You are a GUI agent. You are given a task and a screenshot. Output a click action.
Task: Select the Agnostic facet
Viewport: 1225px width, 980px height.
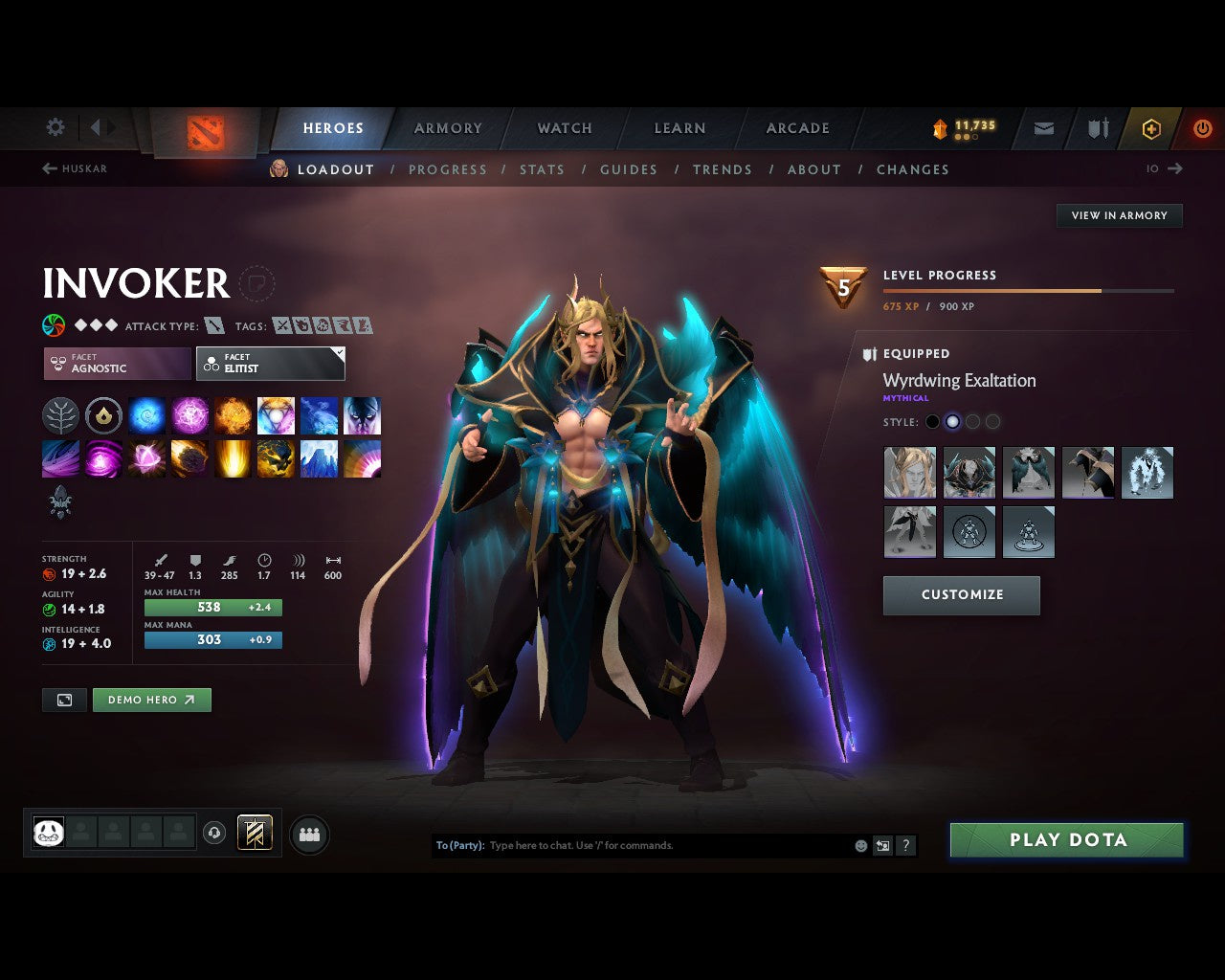pos(117,364)
